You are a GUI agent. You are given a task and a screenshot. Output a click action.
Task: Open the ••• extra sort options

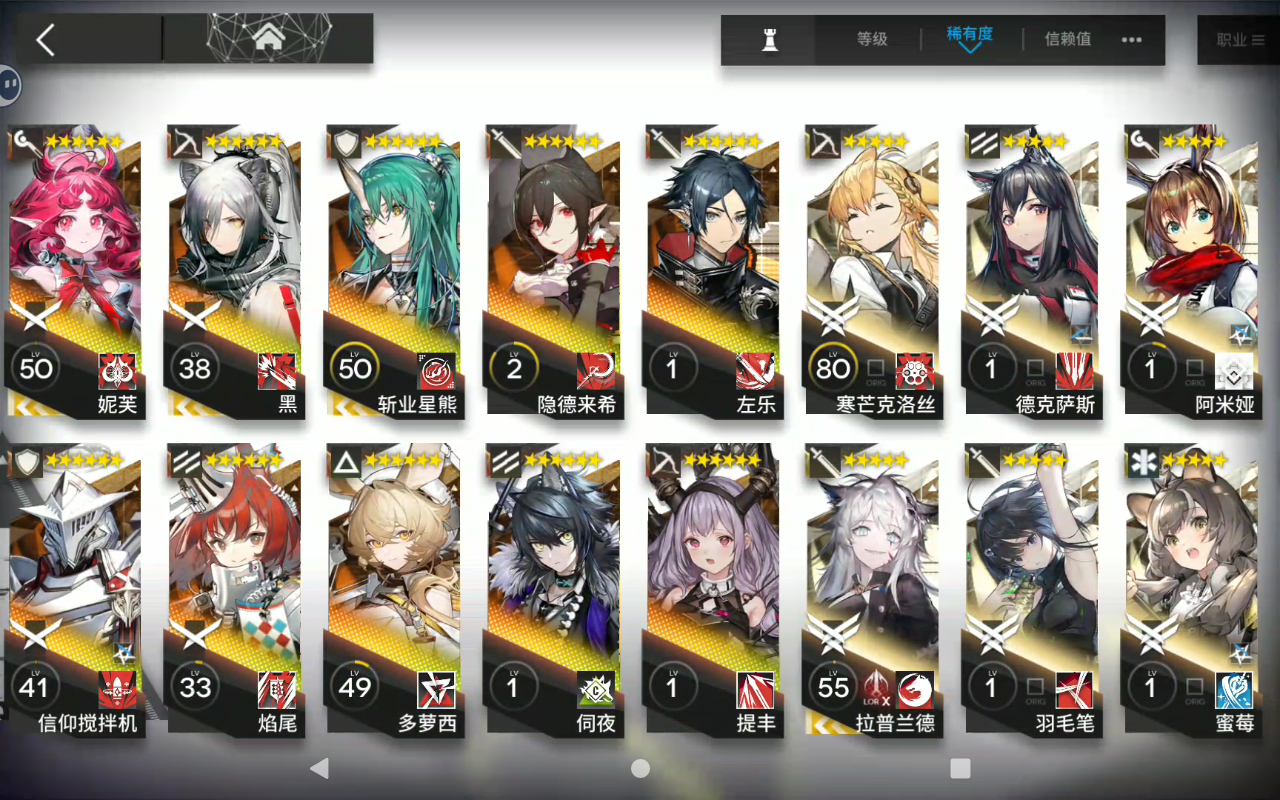click(x=1132, y=38)
